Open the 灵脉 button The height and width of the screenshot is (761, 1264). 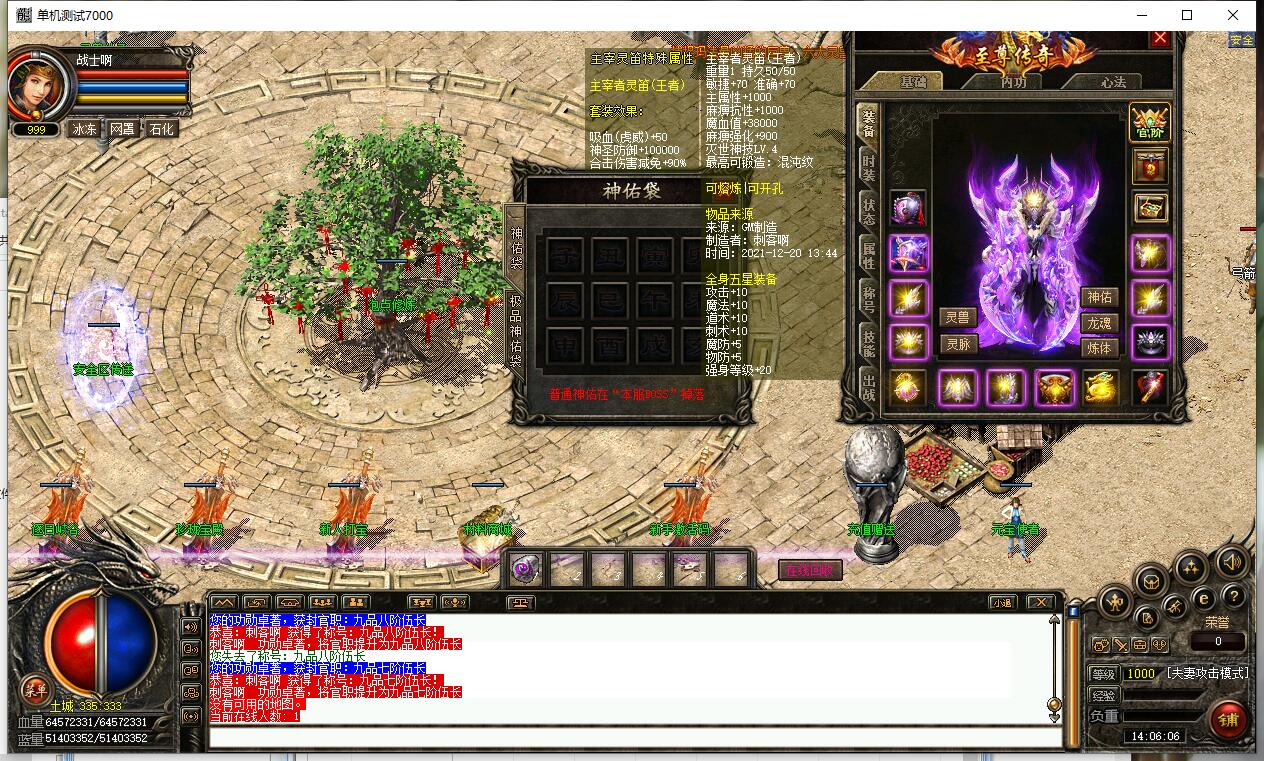coord(957,345)
